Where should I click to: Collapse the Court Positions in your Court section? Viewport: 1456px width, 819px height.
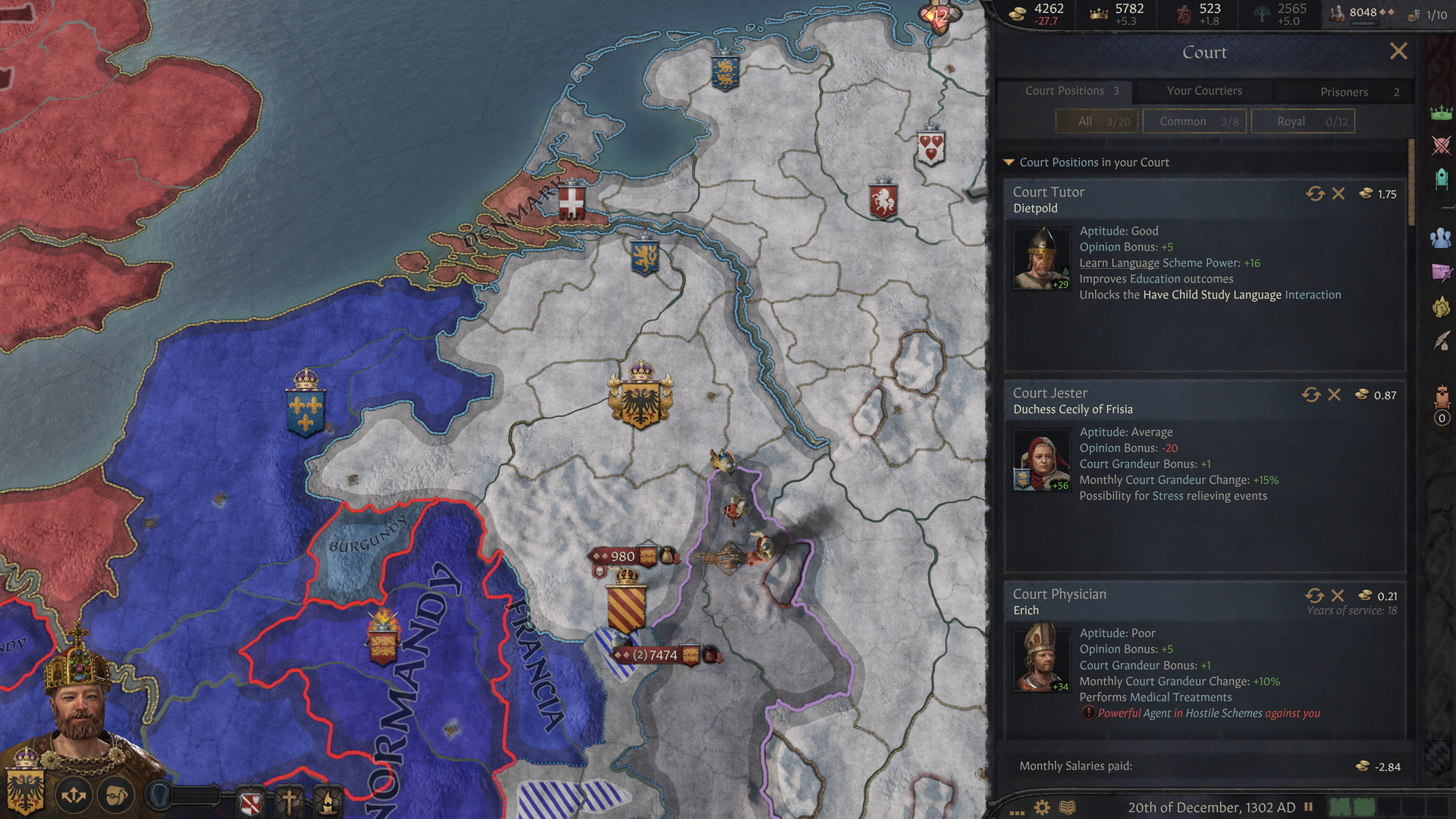click(x=1009, y=162)
